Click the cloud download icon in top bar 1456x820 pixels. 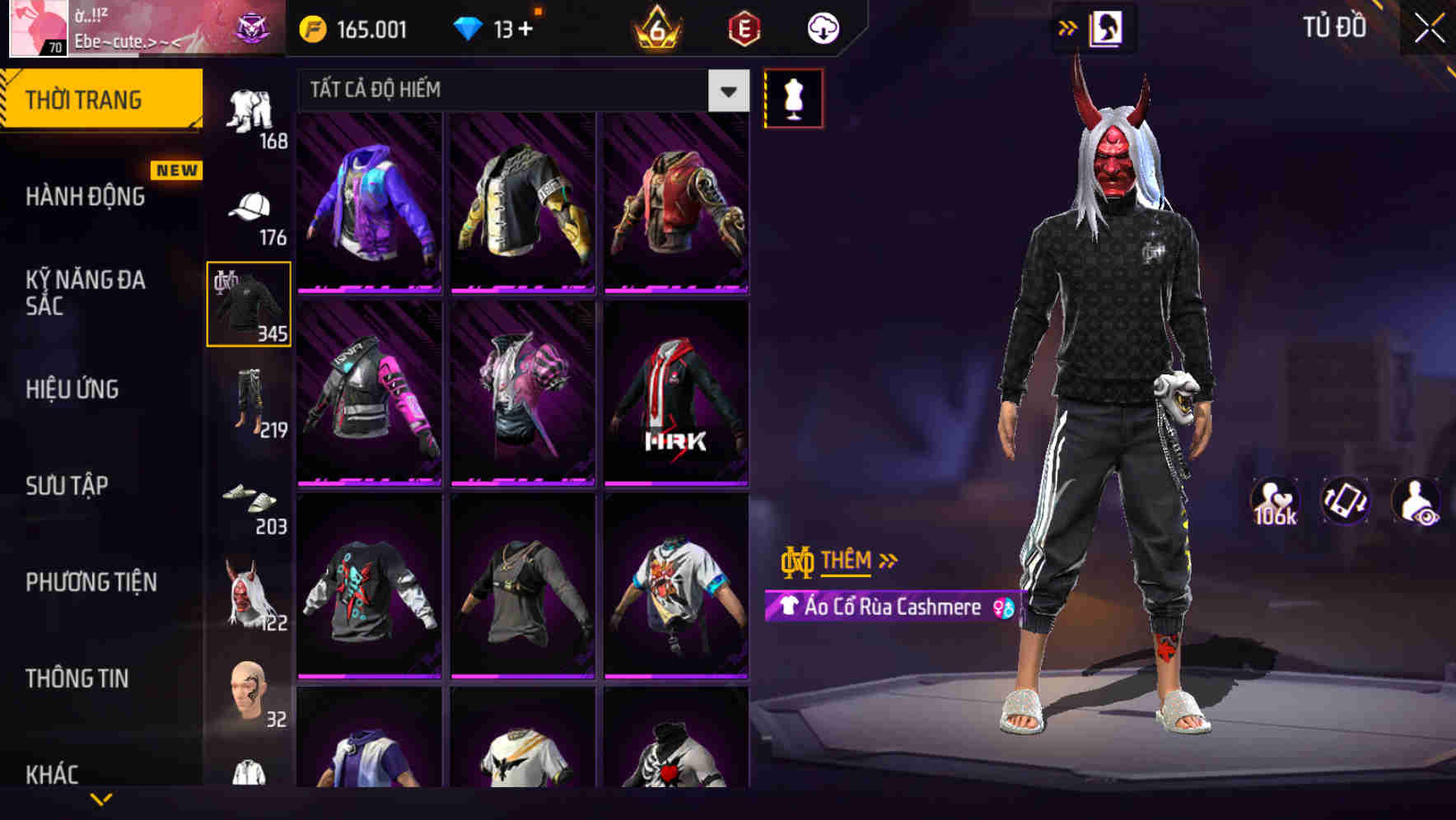pyautogui.click(x=822, y=27)
